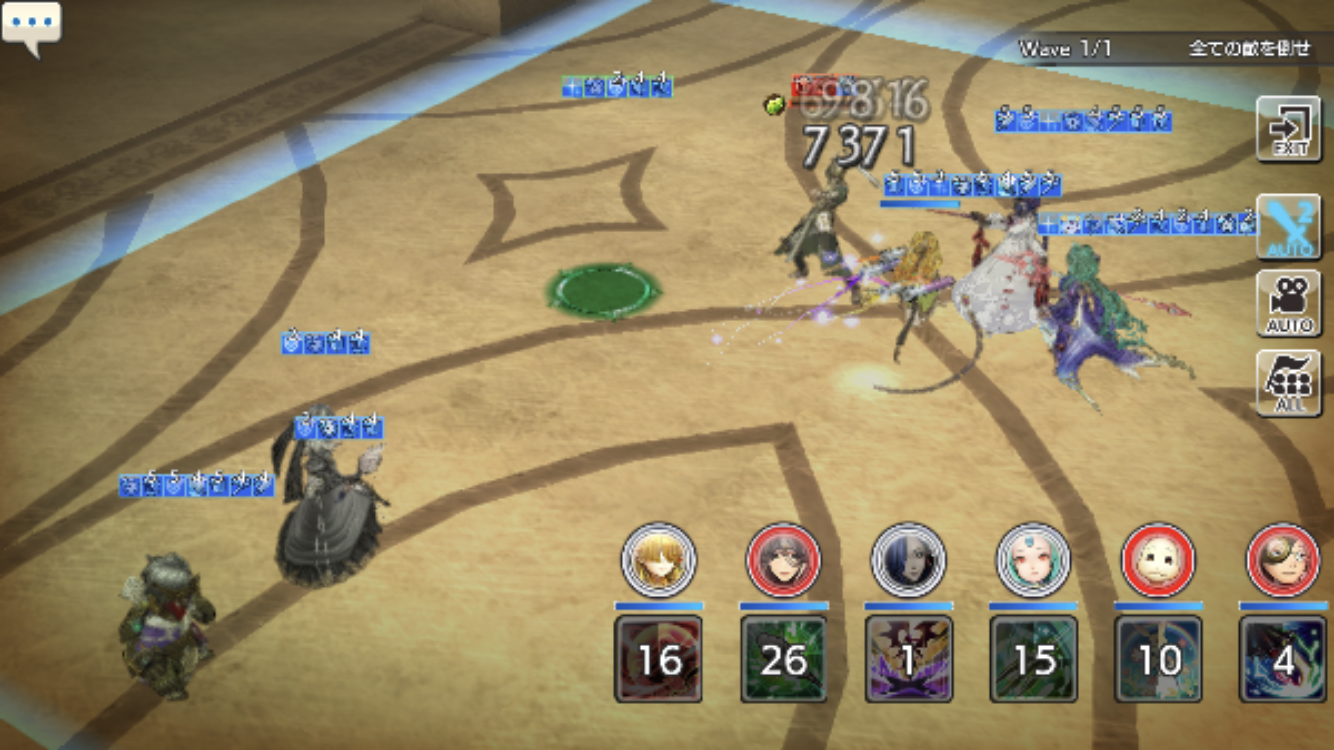Activate the blue skill showing 4
This screenshot has width=1334, height=750.
tap(1283, 659)
